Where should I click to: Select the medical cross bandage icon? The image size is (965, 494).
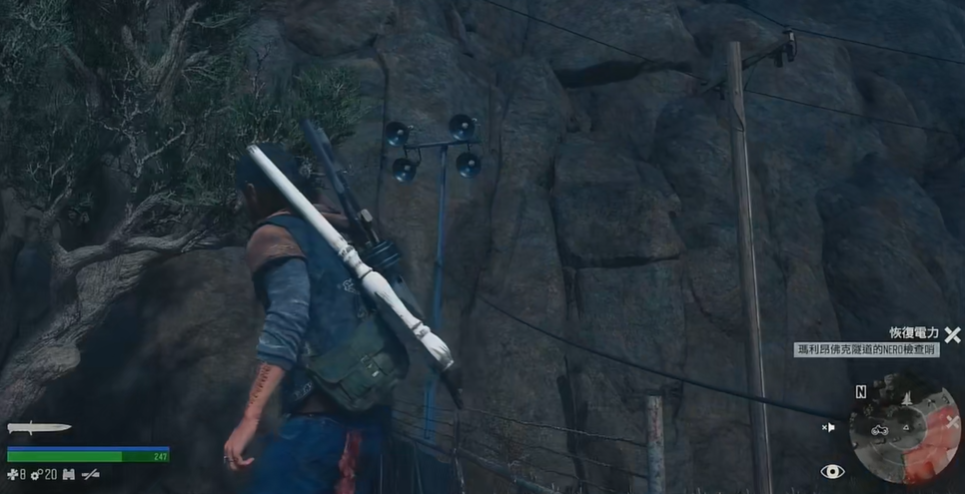(x=11, y=474)
